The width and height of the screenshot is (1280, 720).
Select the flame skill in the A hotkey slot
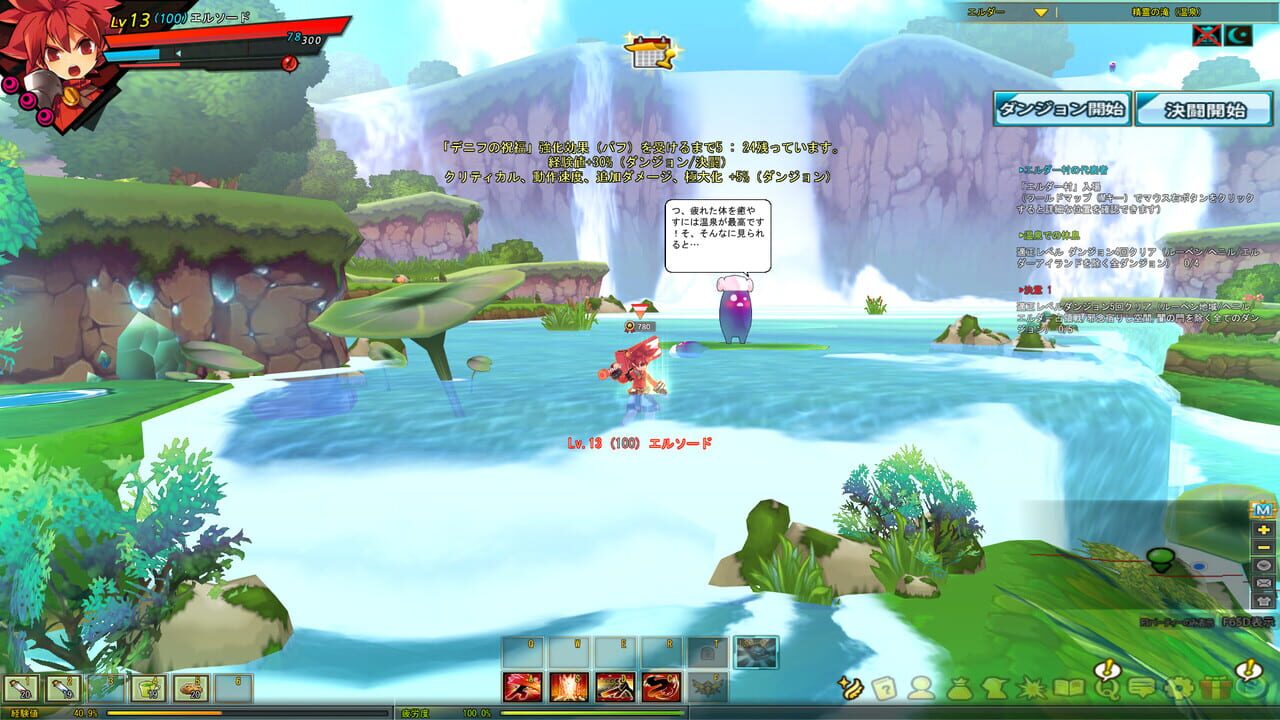(x=521, y=687)
